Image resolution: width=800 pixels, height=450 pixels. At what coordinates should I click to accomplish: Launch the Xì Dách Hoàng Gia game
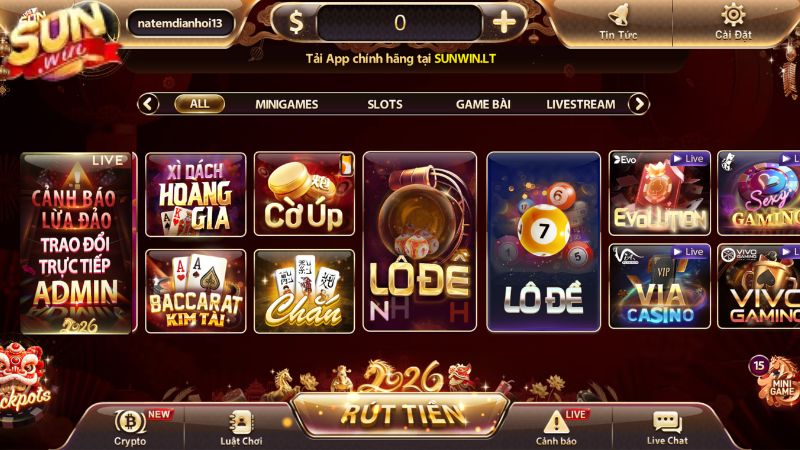pyautogui.click(x=196, y=194)
